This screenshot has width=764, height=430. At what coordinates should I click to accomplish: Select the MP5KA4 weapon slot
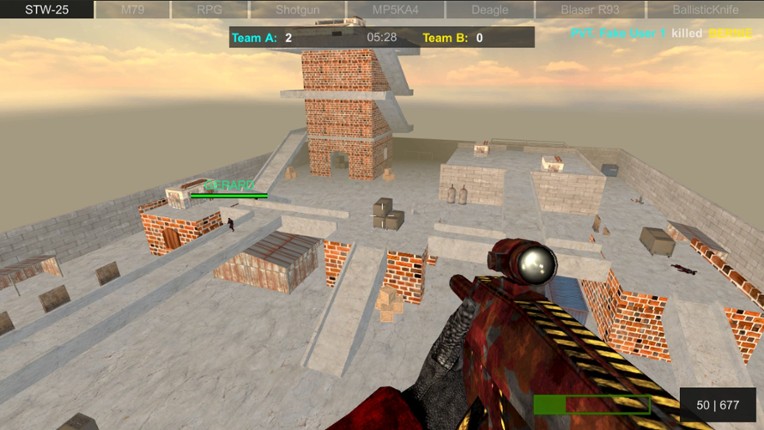(x=394, y=9)
